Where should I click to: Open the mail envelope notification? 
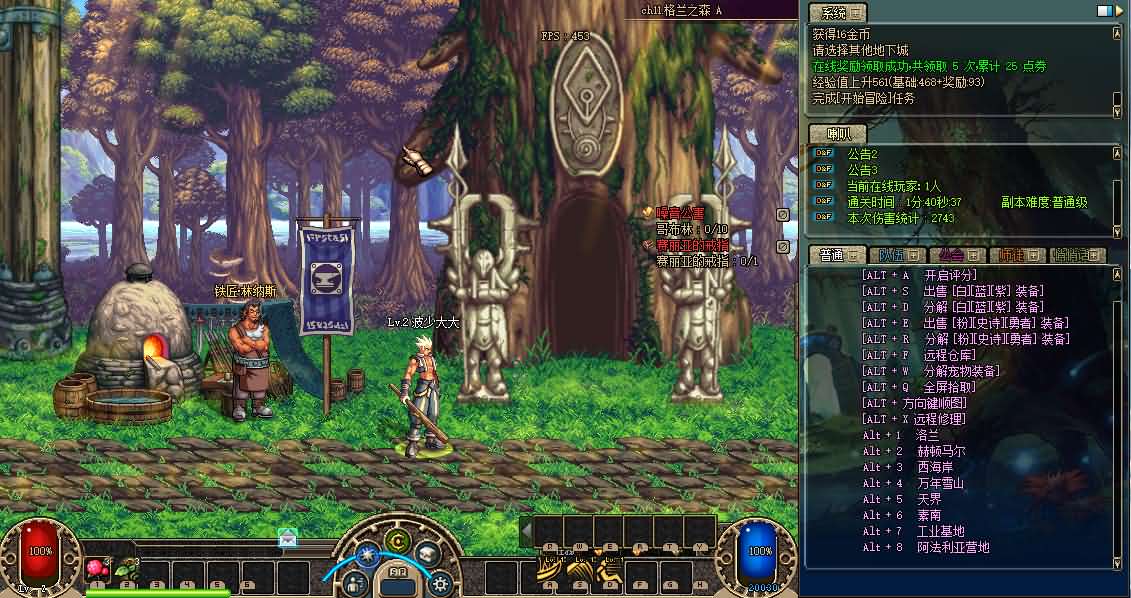pyautogui.click(x=288, y=538)
